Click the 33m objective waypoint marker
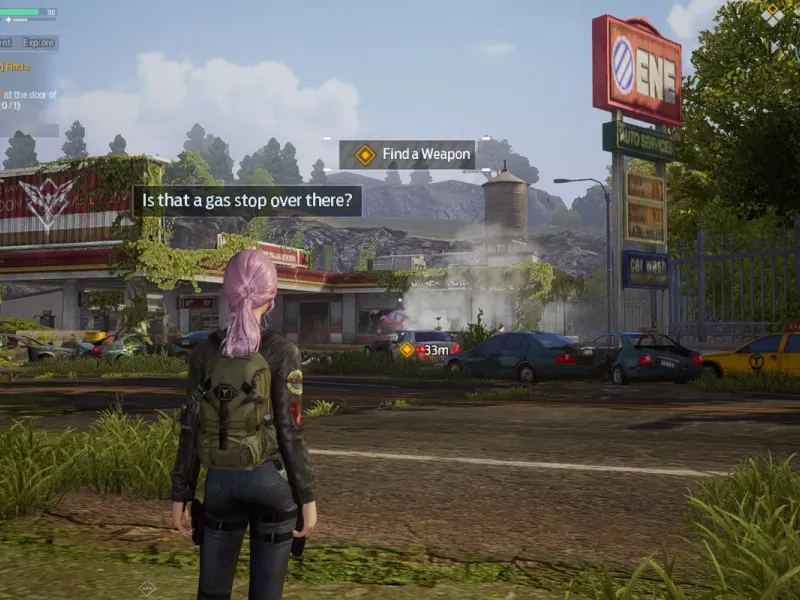This screenshot has width=800, height=600. pos(407,350)
